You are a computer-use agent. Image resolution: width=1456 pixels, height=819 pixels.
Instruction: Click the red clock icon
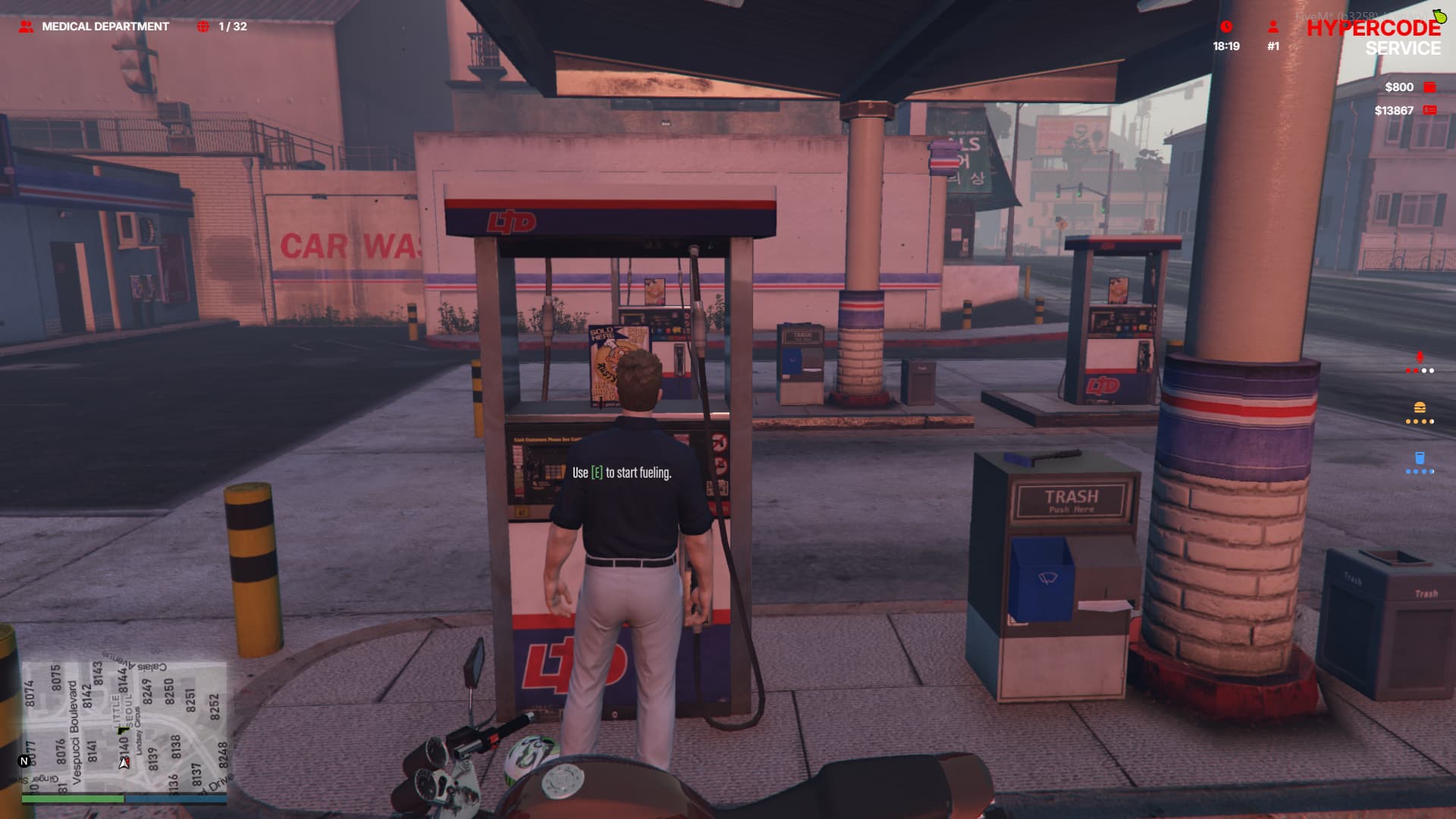[1226, 27]
